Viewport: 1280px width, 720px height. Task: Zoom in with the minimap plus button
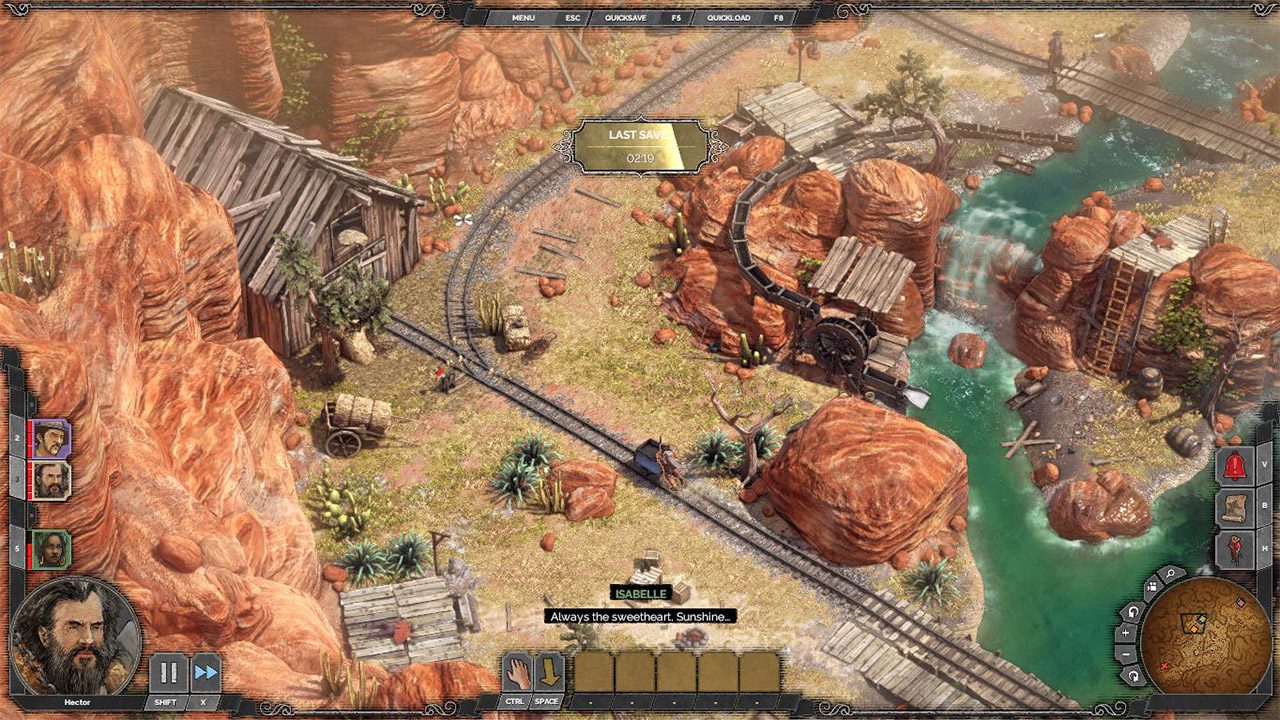pos(1126,632)
